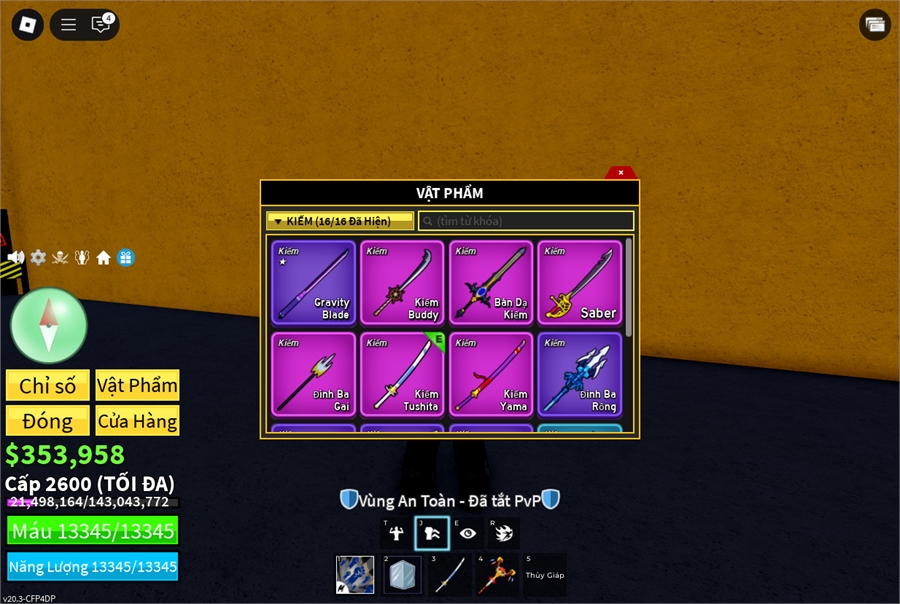Select the Bán Dạ Kiếm slot

[491, 282]
